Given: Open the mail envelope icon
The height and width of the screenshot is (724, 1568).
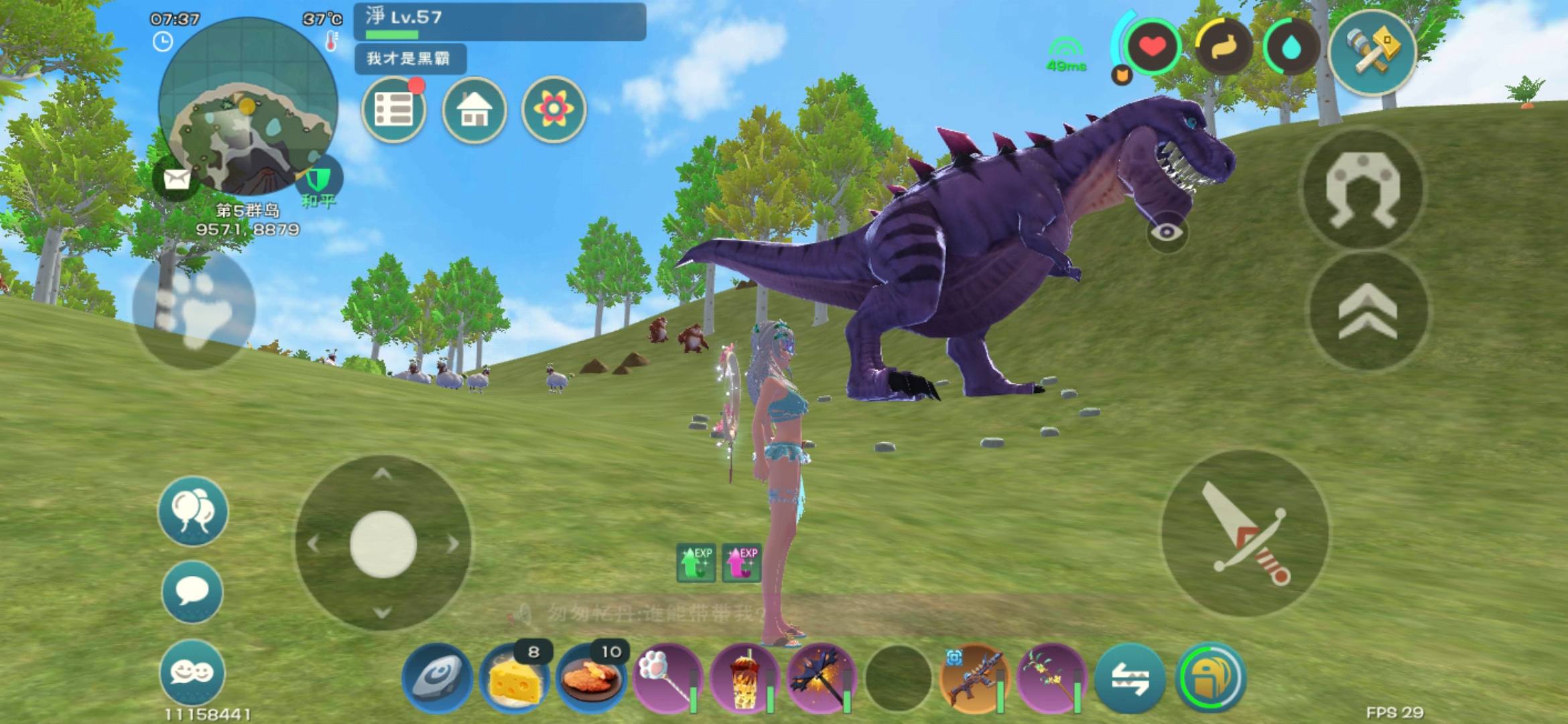Looking at the screenshot, I should 176,179.
